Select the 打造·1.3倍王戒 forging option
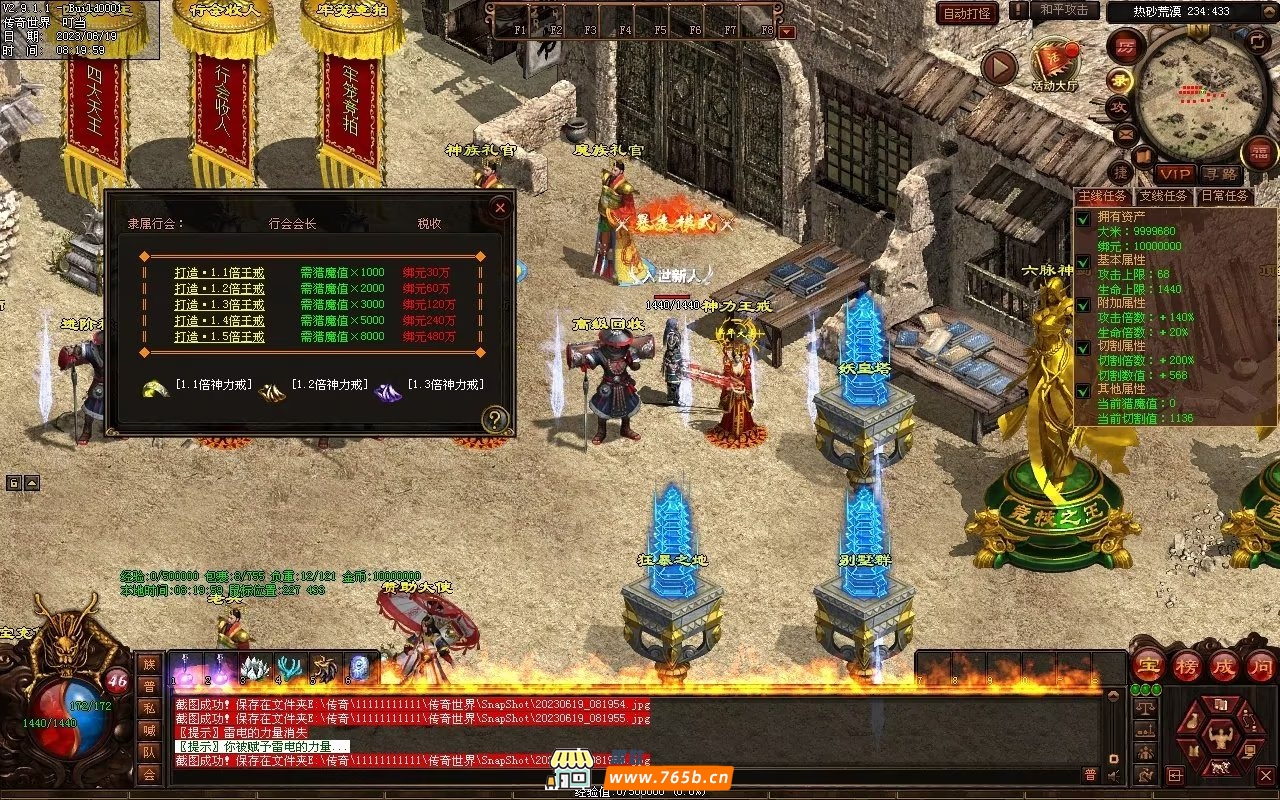The width and height of the screenshot is (1280, 800). pos(219,304)
